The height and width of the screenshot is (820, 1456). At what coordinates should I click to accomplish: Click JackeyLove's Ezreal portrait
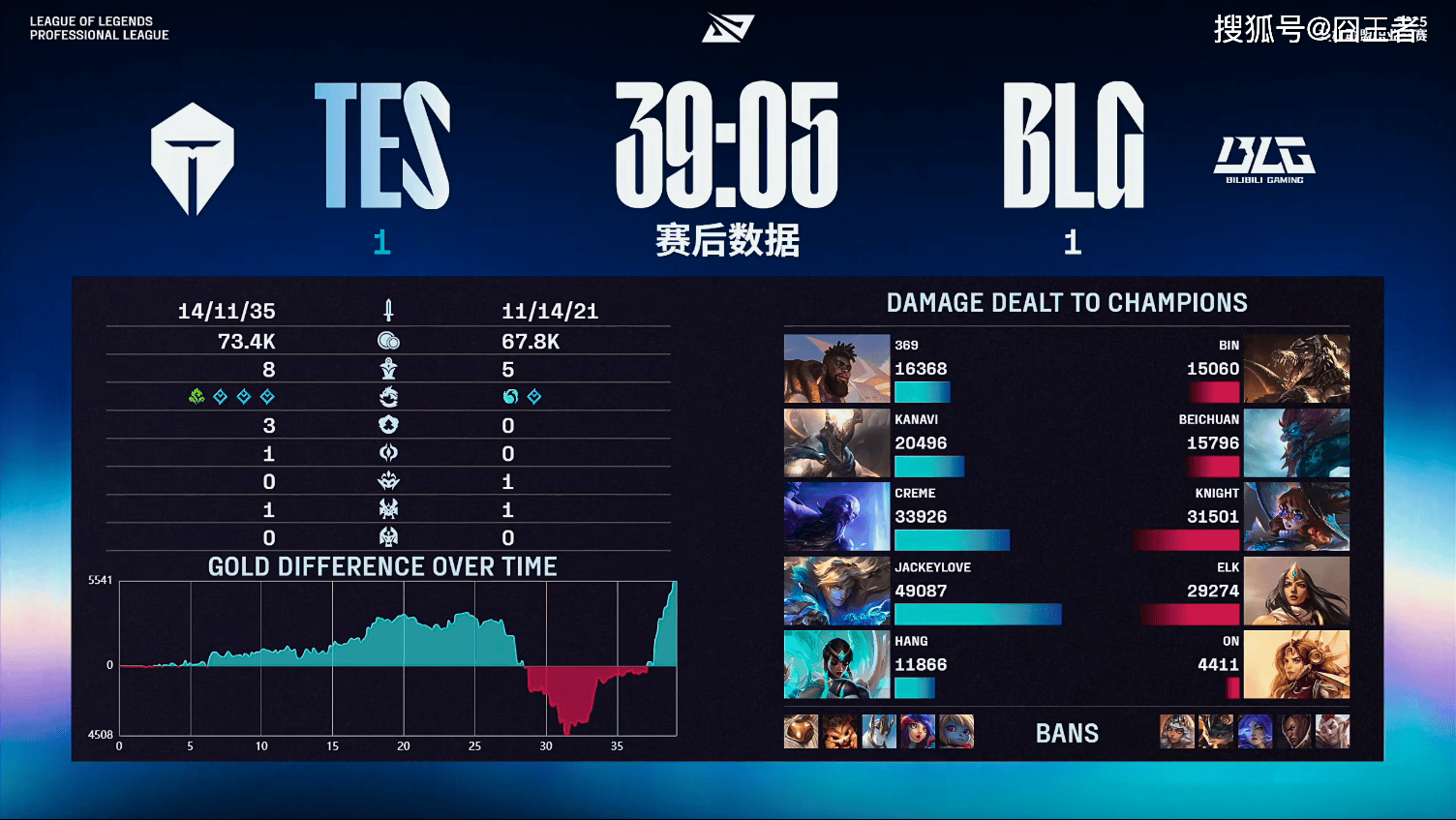[836, 592]
